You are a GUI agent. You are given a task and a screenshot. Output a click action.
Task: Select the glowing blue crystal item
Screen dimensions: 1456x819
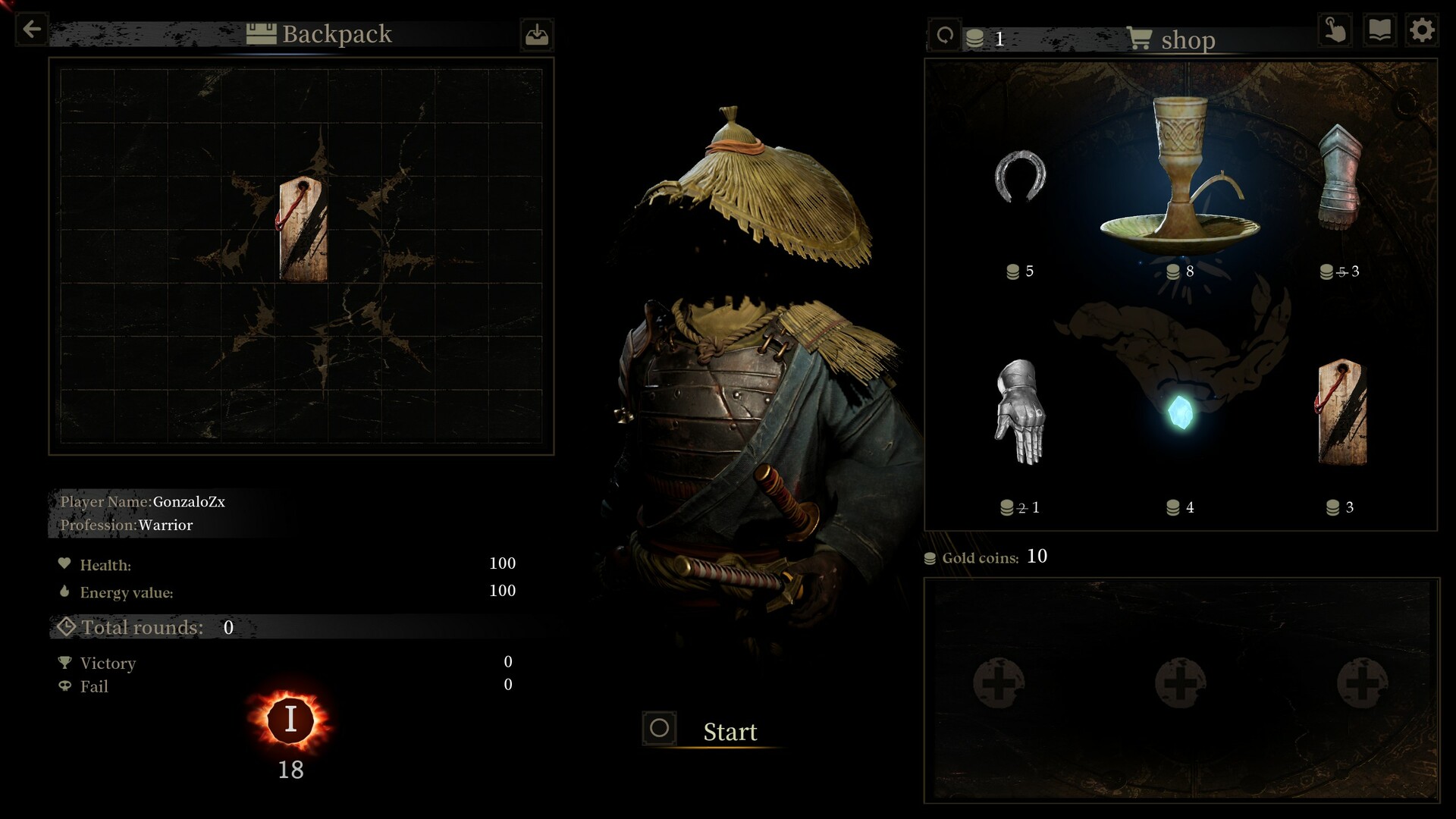click(x=1180, y=413)
